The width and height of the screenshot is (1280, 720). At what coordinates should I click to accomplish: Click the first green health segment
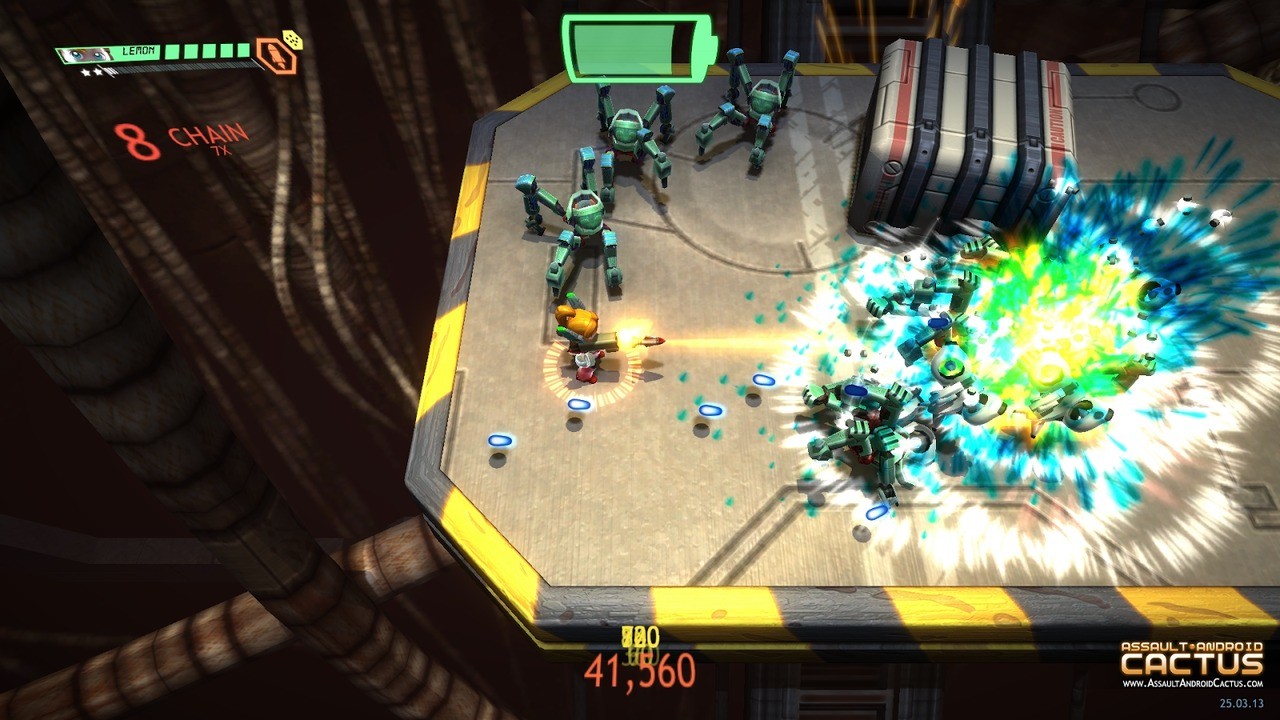point(174,52)
